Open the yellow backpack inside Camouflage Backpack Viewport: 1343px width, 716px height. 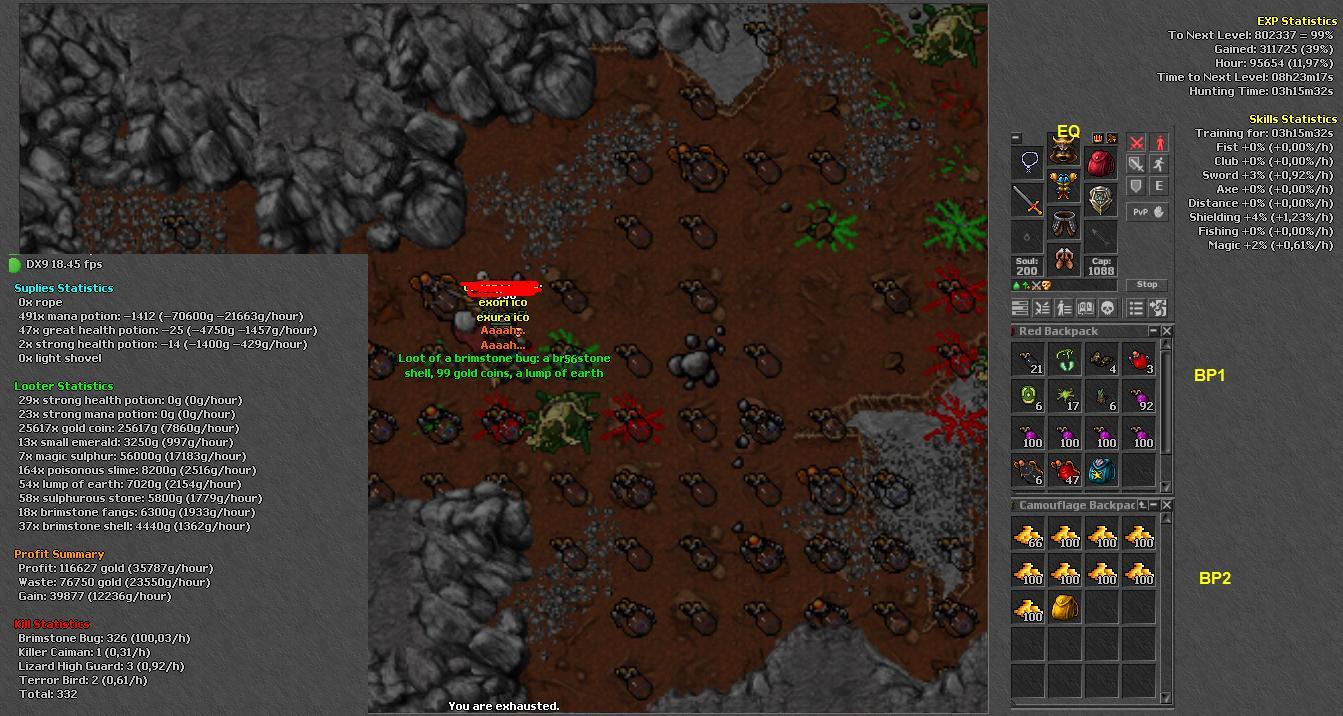point(1064,607)
